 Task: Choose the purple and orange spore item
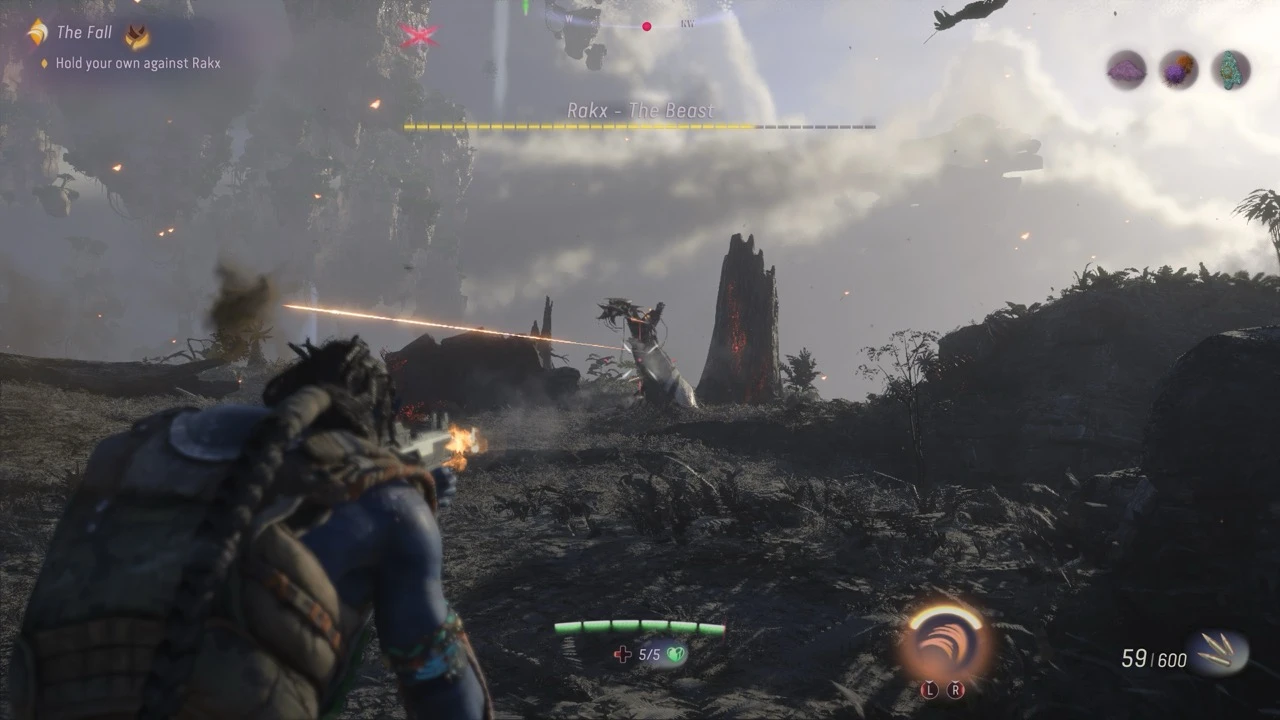pyautogui.click(x=1179, y=70)
